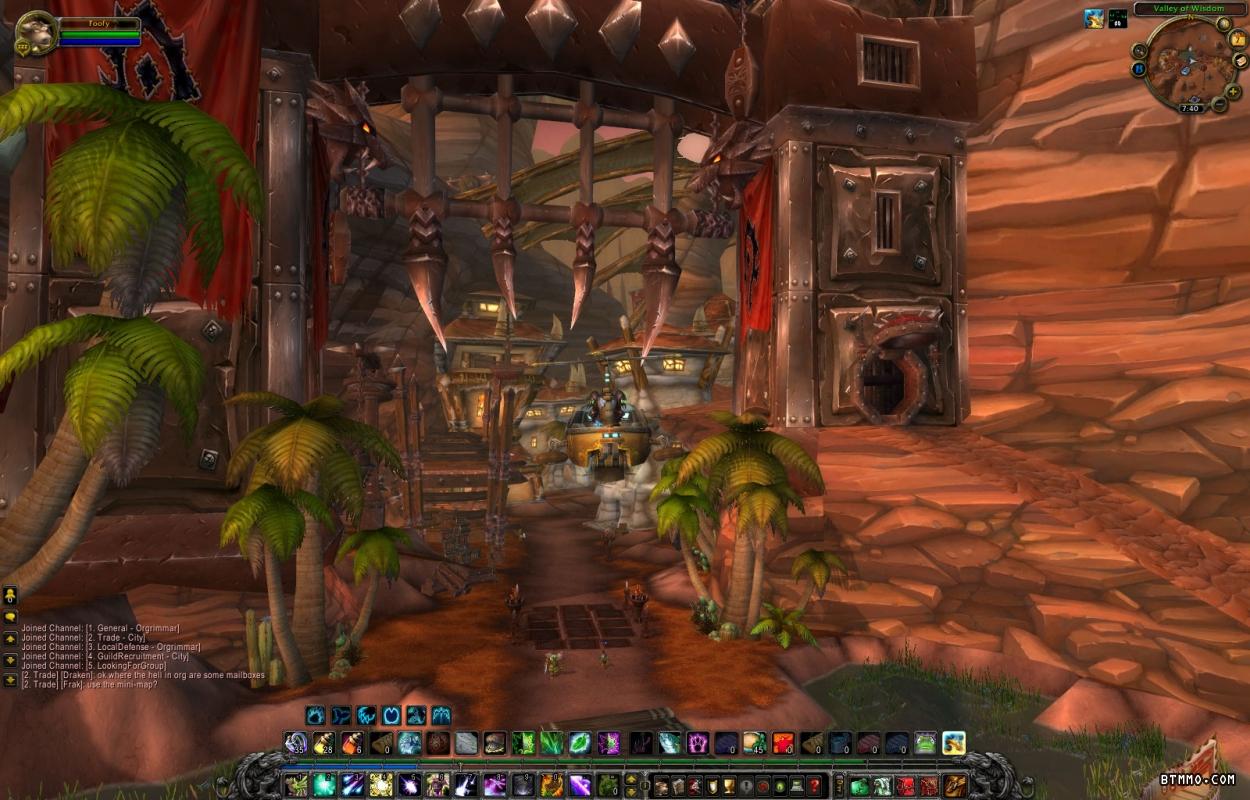Click the Toofy player portrait
1250x800 pixels.
pos(36,33)
